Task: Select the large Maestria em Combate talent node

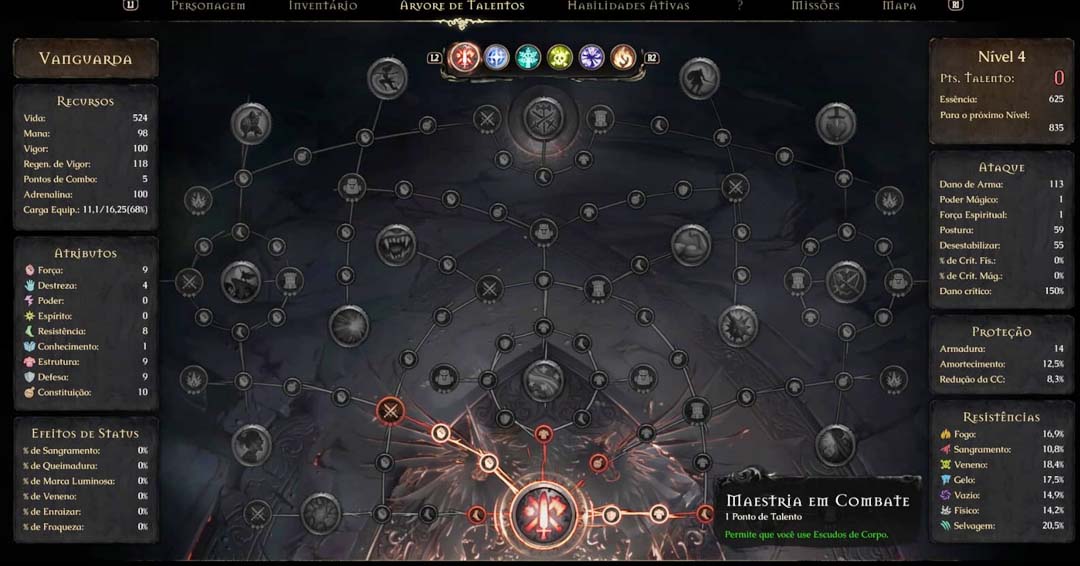Action: (543, 513)
